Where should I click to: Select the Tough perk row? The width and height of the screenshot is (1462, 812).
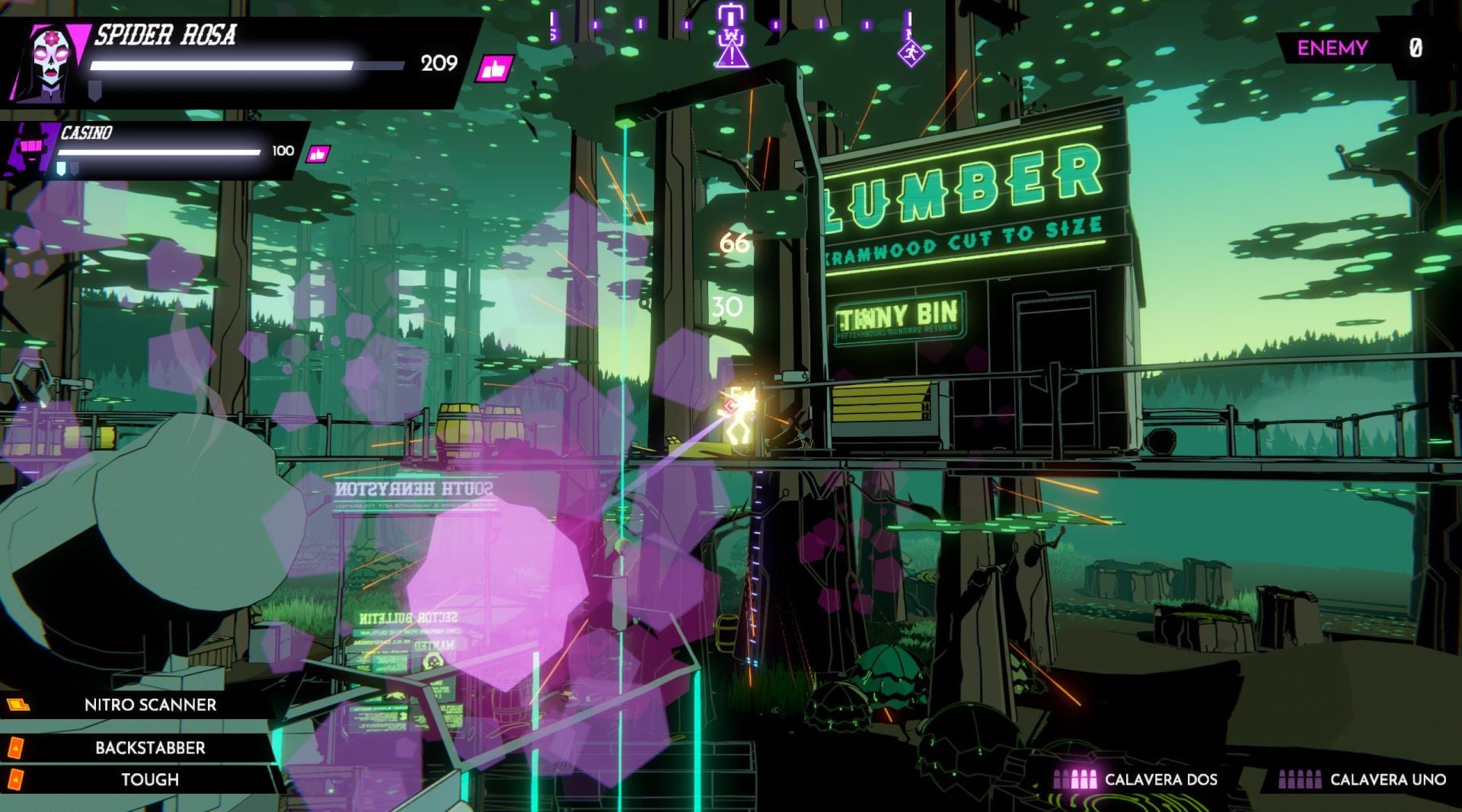click(x=150, y=779)
